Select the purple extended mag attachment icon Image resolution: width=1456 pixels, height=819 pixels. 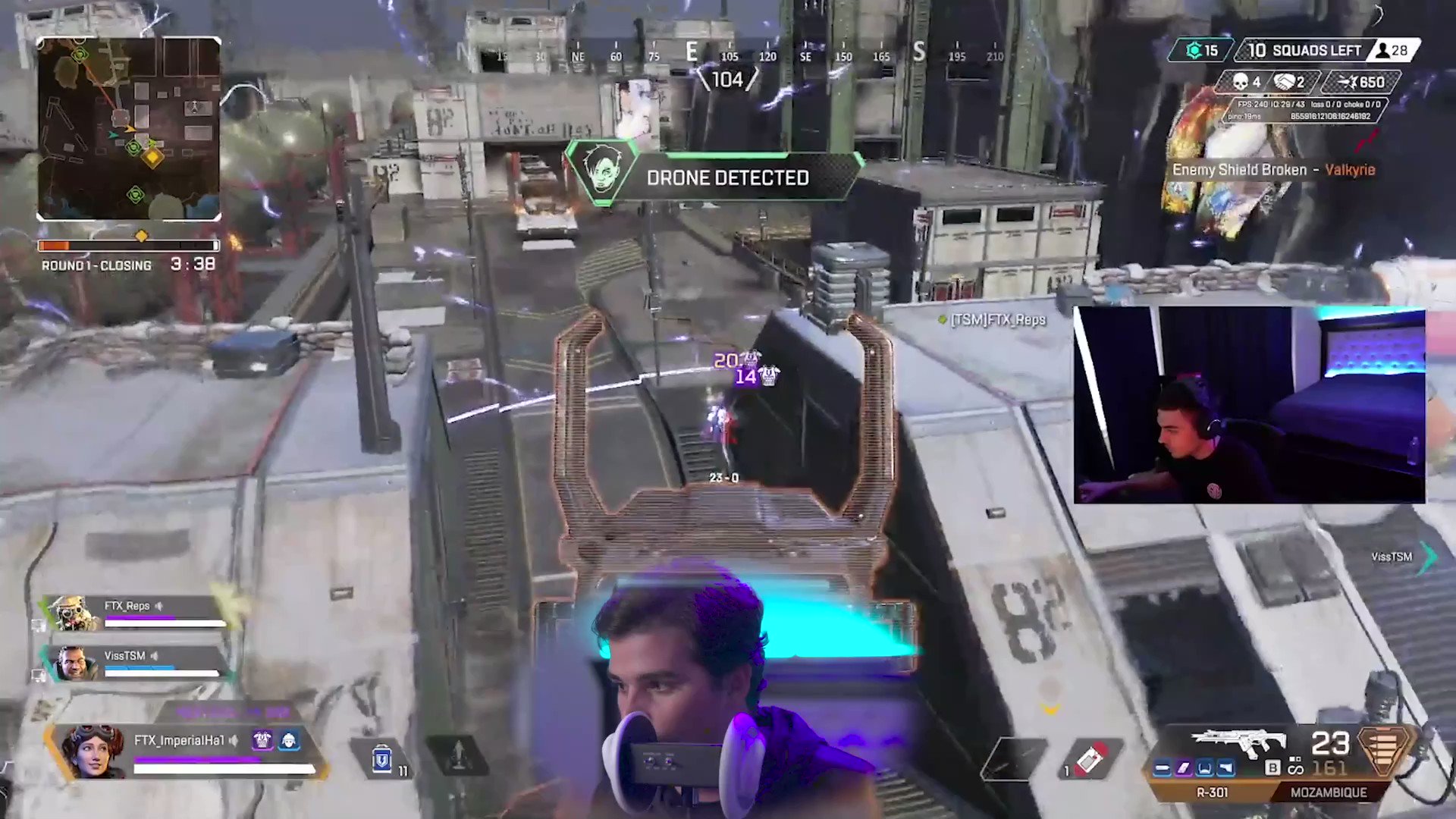(1185, 768)
